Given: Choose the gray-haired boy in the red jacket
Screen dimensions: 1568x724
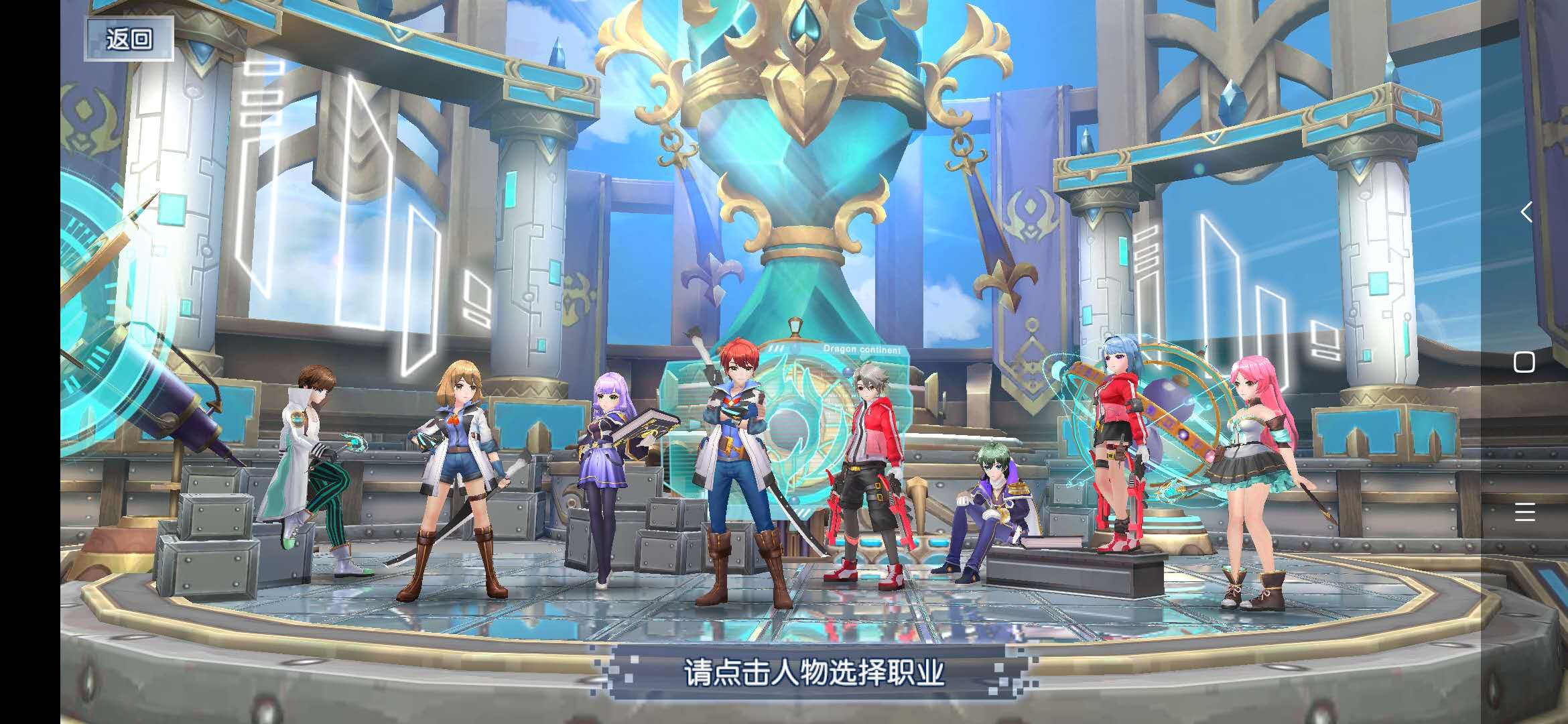Looking at the screenshot, I should pyautogui.click(x=866, y=469).
